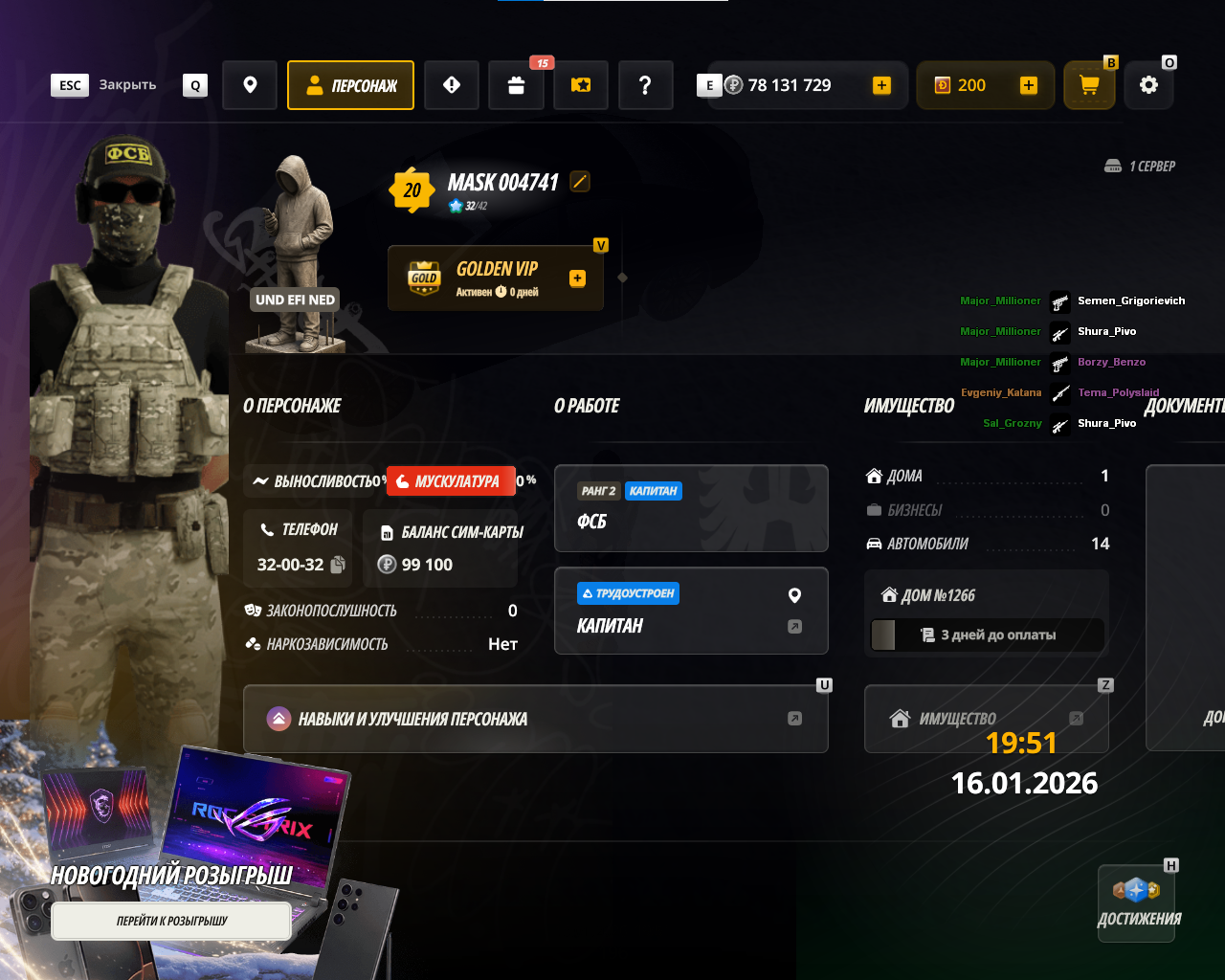Extend Golden VIP with its plus button
The height and width of the screenshot is (980, 1225).
(577, 278)
